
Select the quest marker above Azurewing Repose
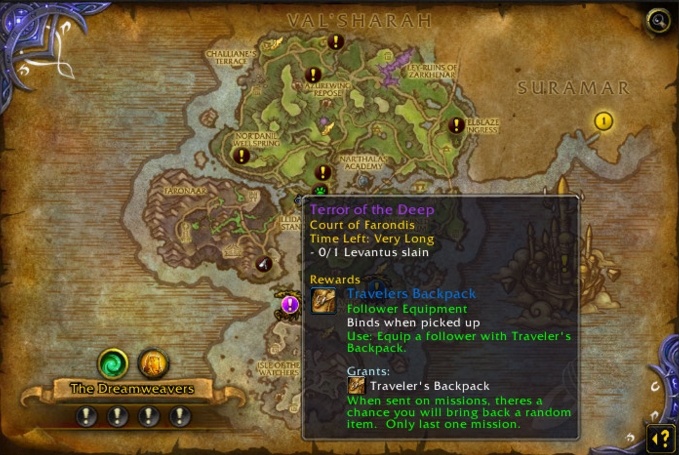pos(313,75)
